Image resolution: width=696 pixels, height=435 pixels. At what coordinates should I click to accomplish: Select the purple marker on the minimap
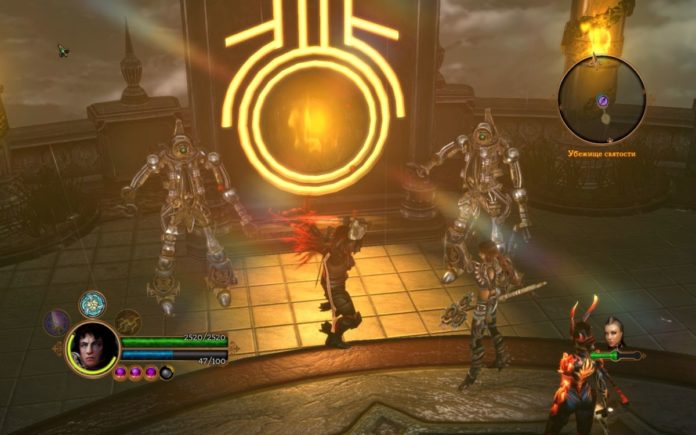pos(603,100)
